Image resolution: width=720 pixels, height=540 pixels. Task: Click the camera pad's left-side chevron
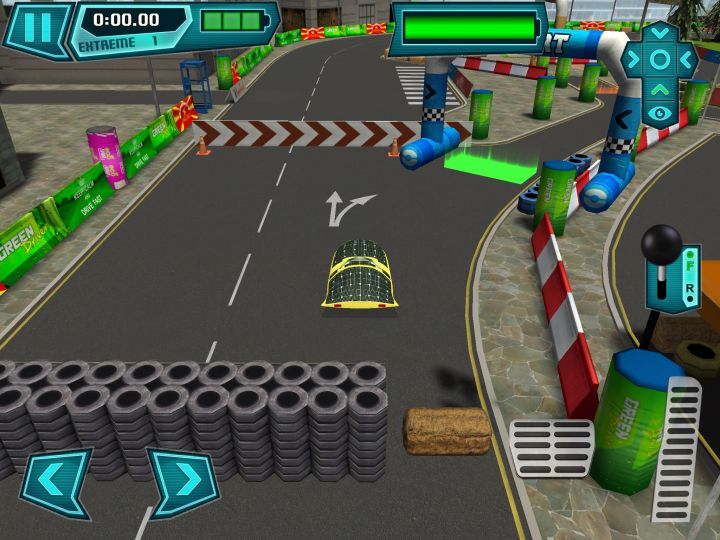632,59
